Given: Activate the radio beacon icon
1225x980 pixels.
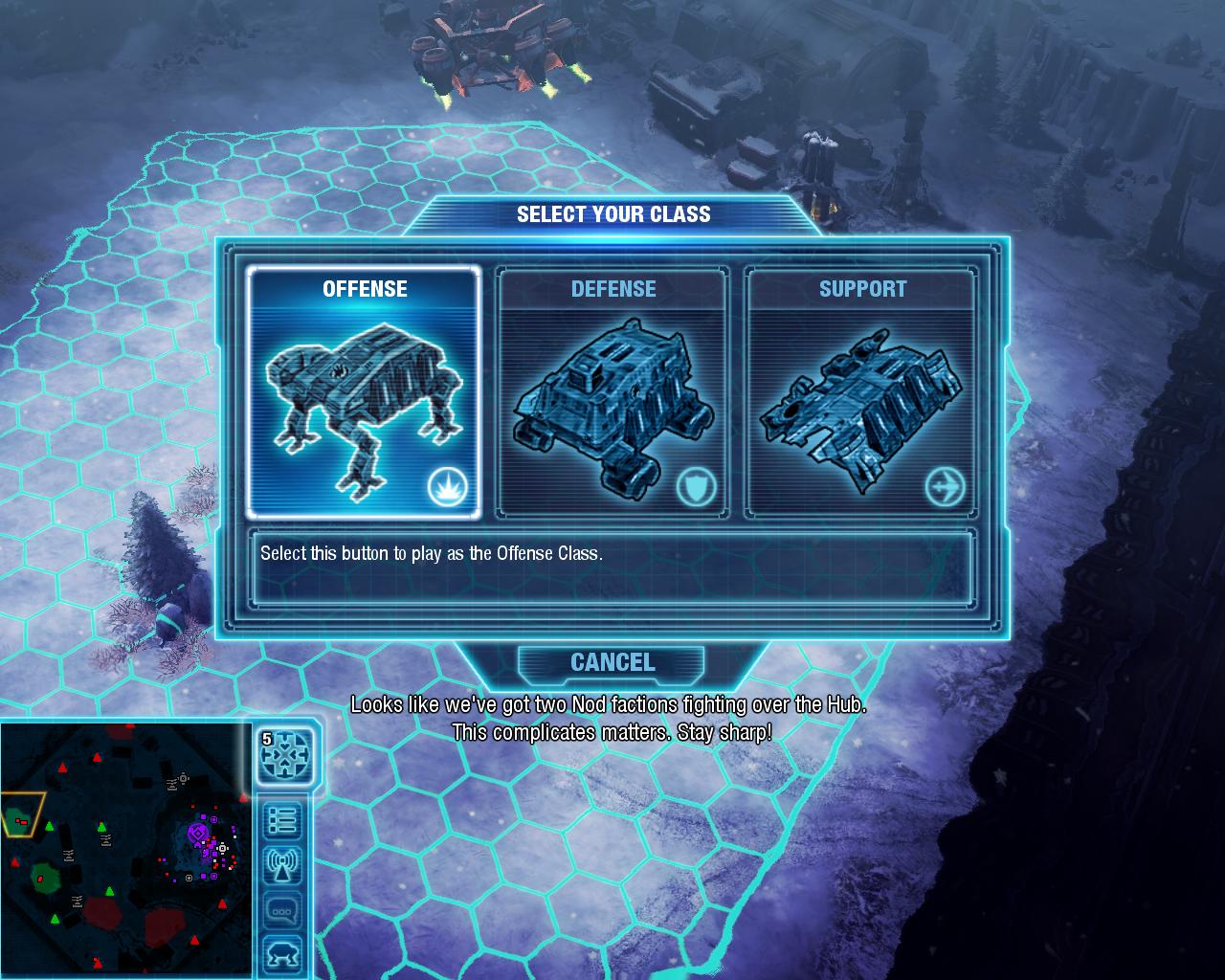Looking at the screenshot, I should pyautogui.click(x=283, y=866).
